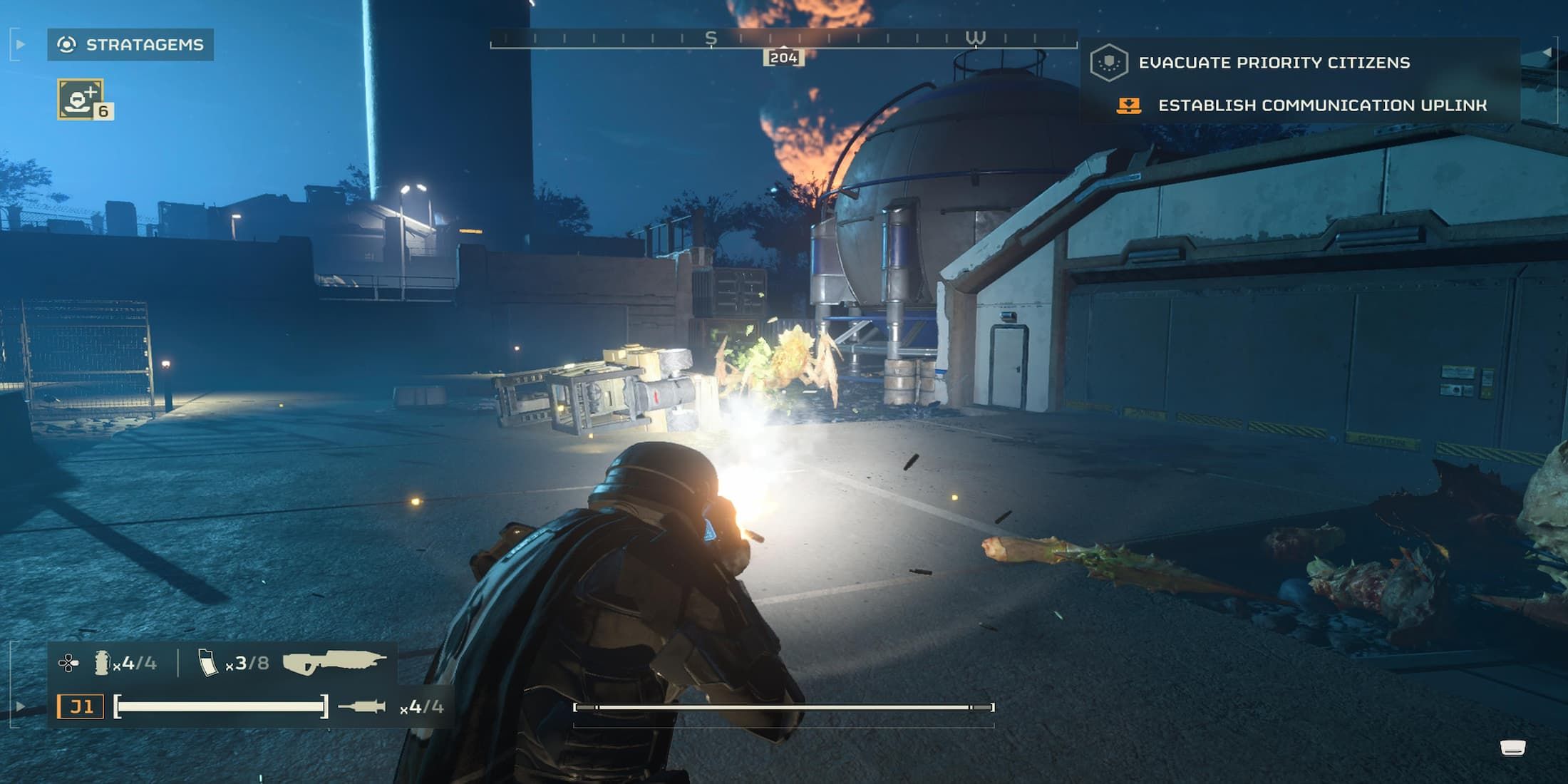Image resolution: width=1568 pixels, height=784 pixels.
Task: Expand the arrow beside the weapon panel
Action: [21, 707]
